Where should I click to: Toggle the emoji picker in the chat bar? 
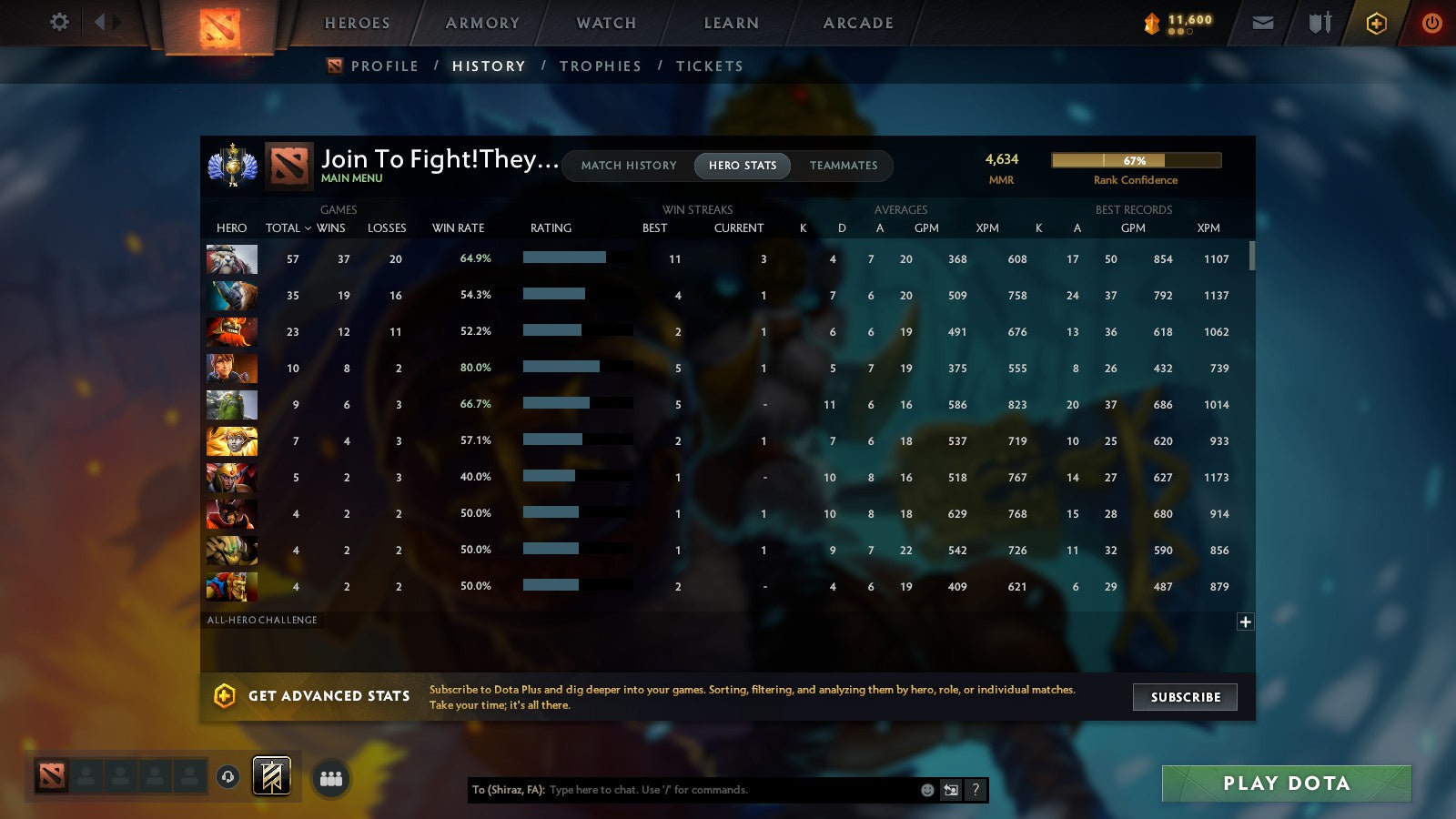tap(926, 790)
